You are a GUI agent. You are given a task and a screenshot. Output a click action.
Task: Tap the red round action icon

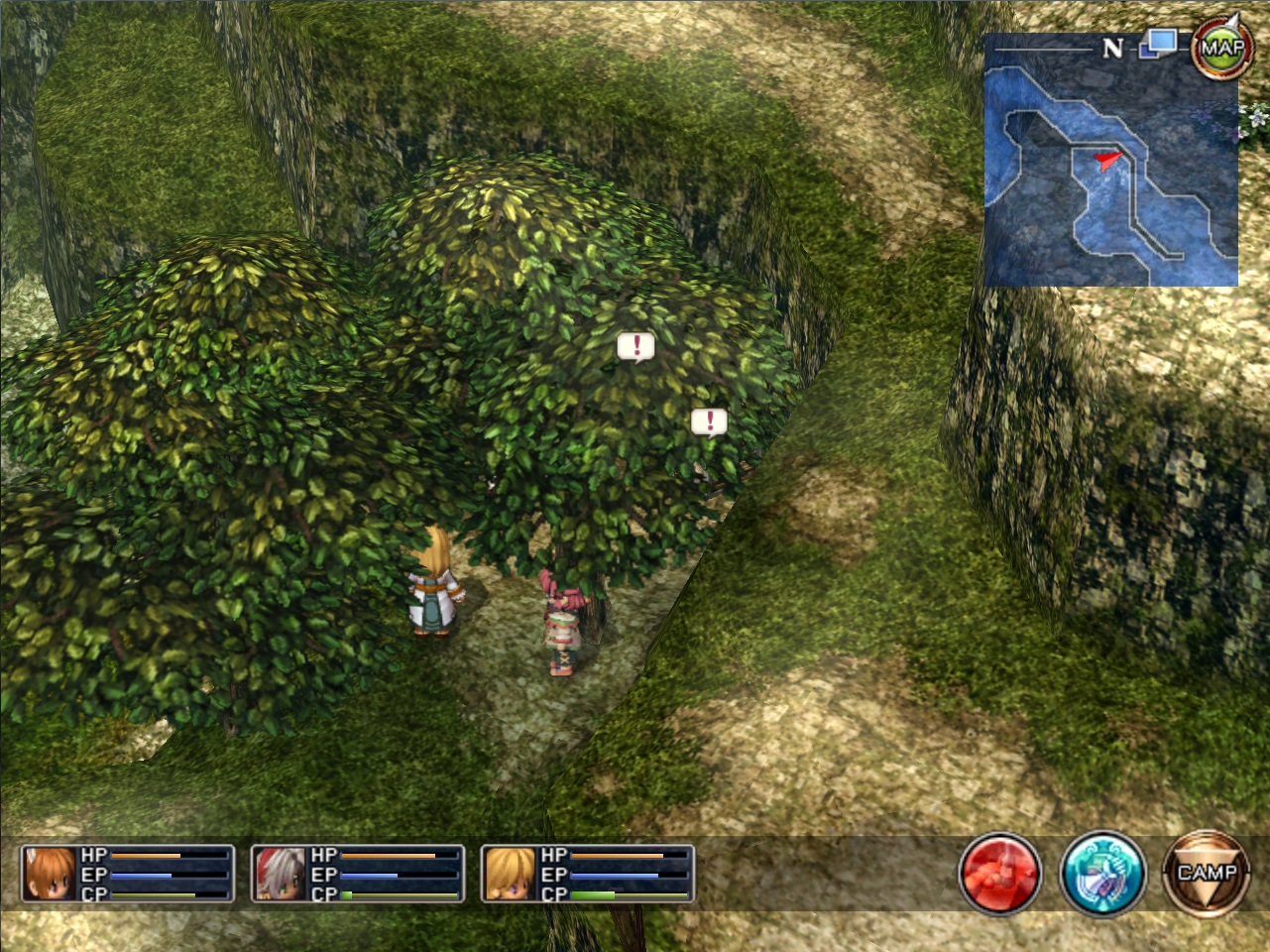pyautogui.click(x=1000, y=874)
